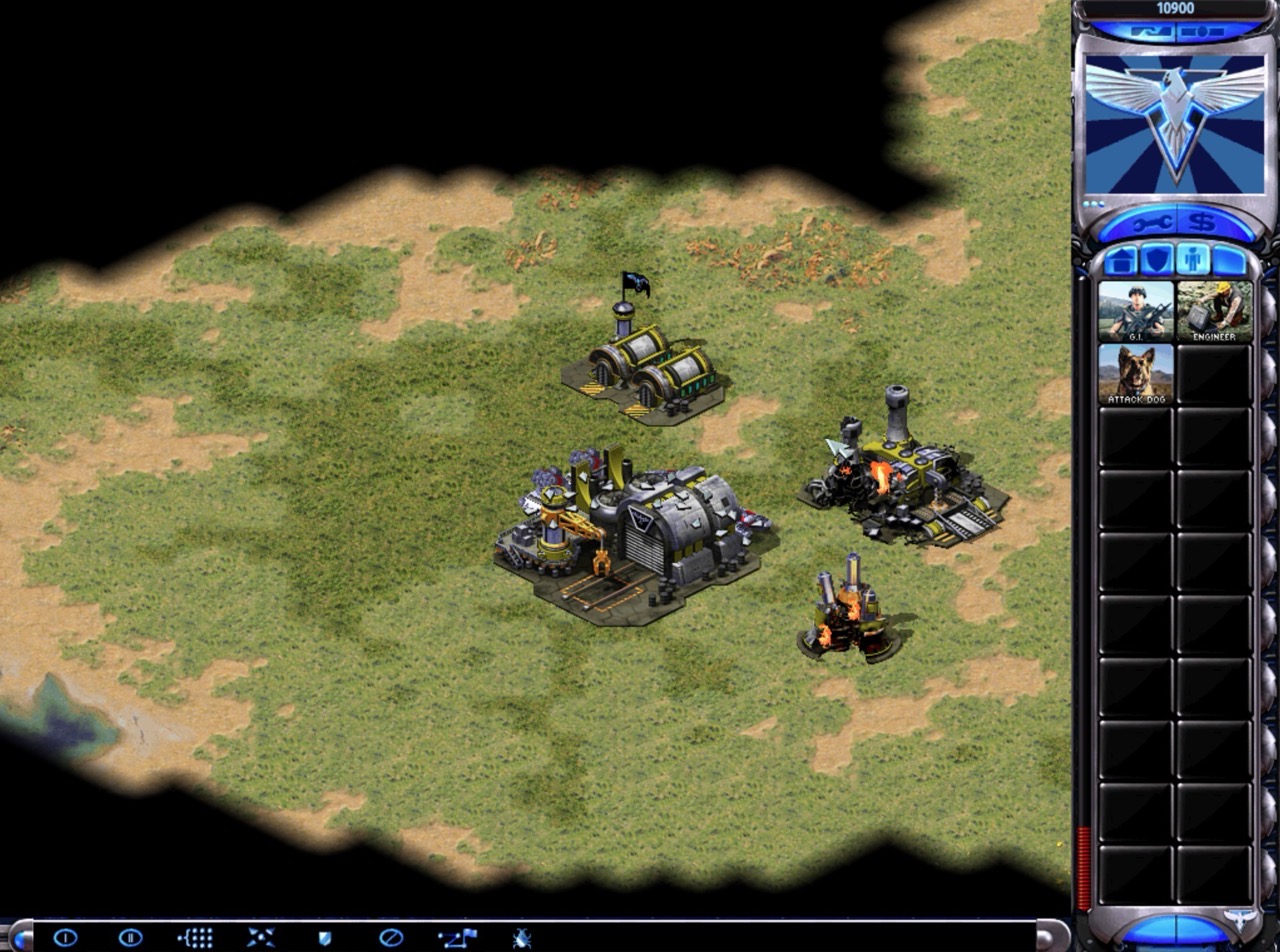Activate the four-arrow scatter command

(x=260, y=938)
